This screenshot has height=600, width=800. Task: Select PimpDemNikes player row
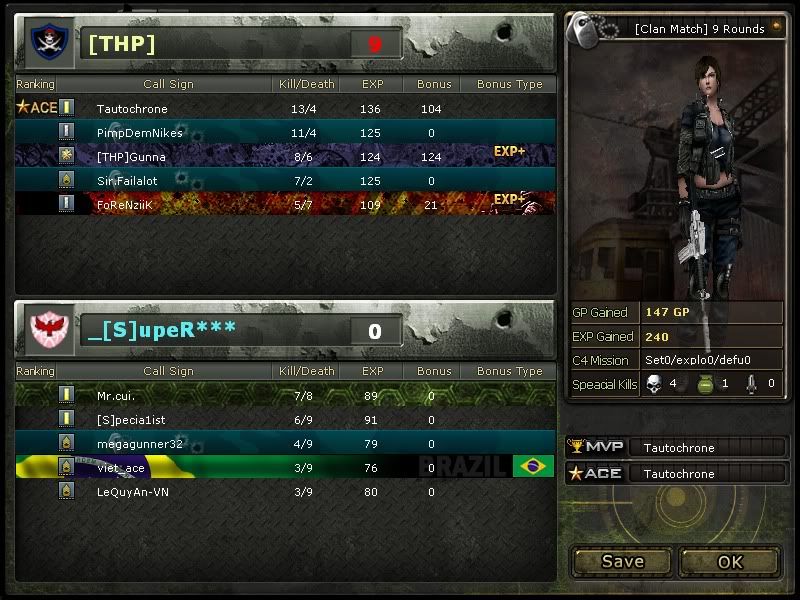click(x=285, y=132)
